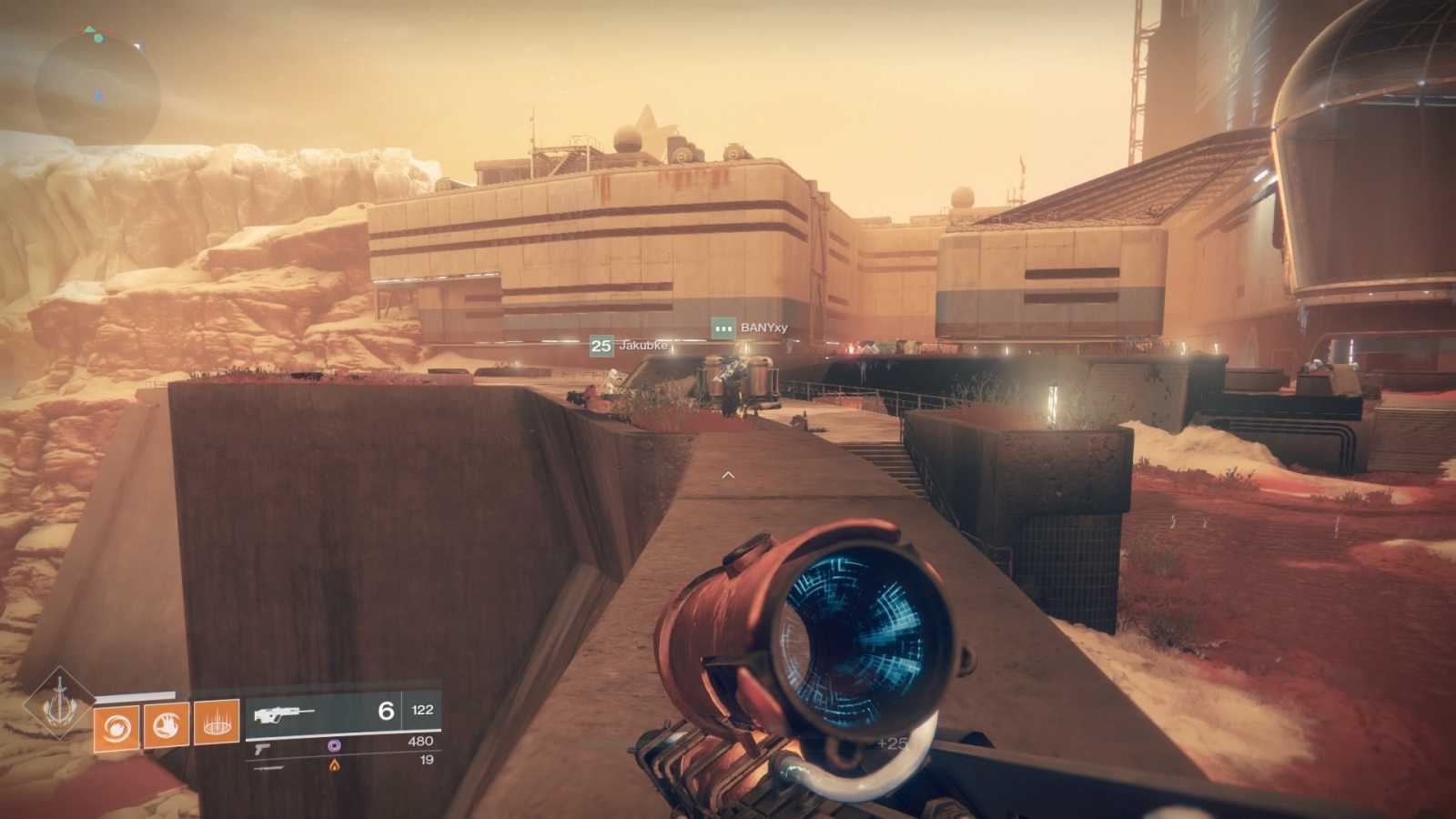Select the melee hand ability icon
Viewport: 1456px width, 819px height.
(x=167, y=723)
